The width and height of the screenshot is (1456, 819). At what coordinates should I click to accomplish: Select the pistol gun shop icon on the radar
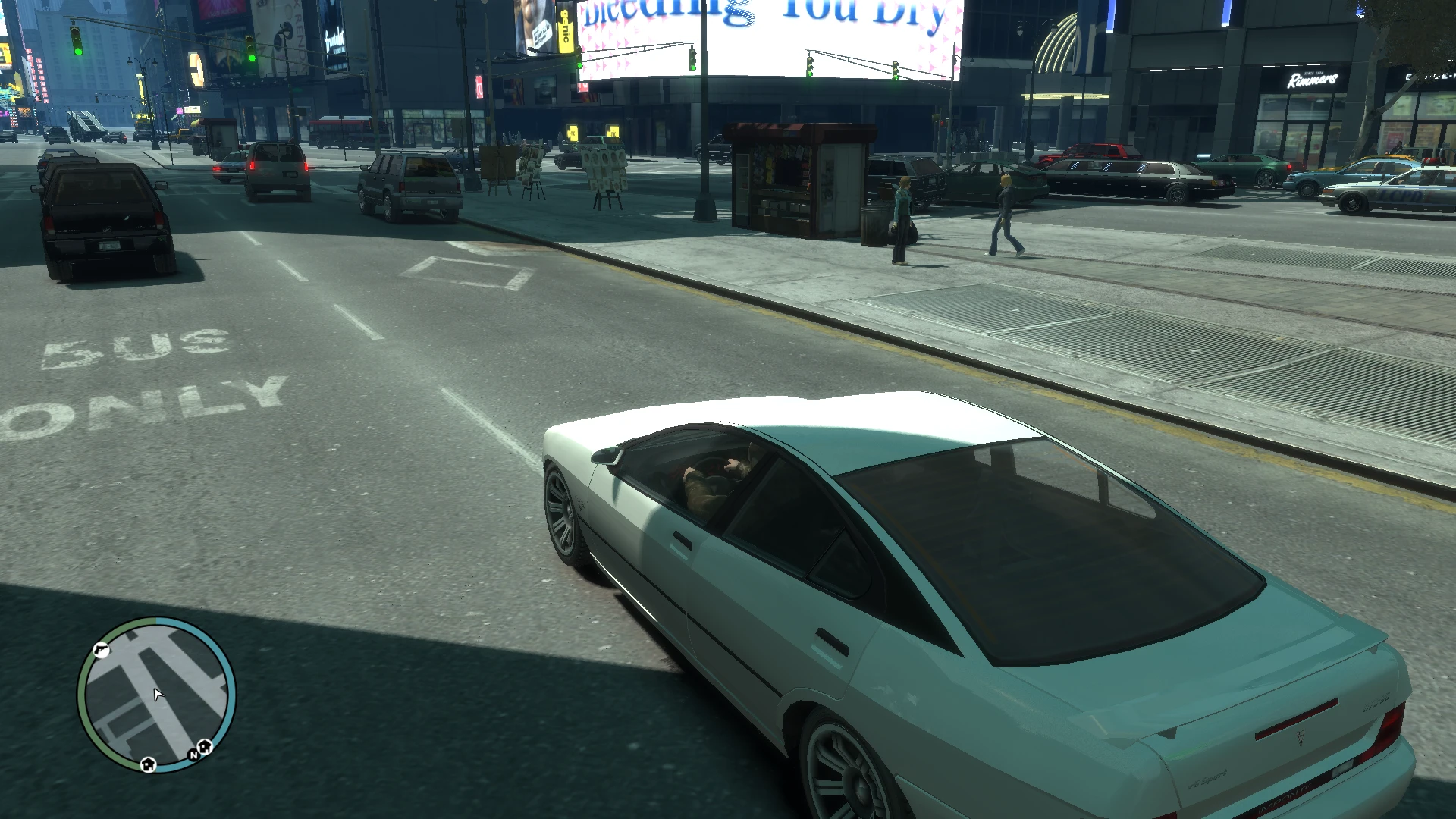tap(101, 651)
